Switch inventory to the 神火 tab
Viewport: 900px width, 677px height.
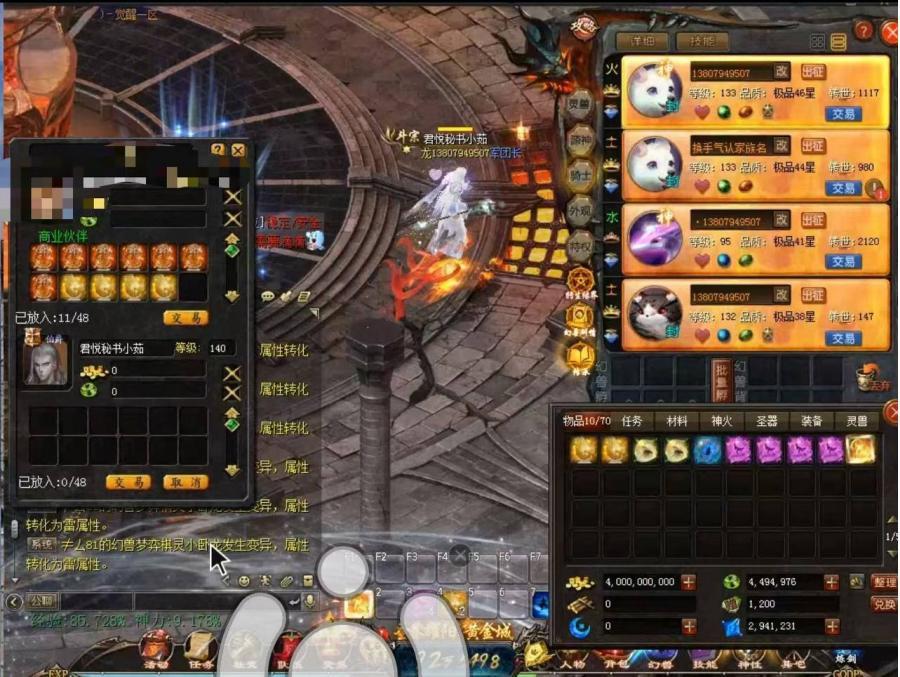click(x=722, y=421)
